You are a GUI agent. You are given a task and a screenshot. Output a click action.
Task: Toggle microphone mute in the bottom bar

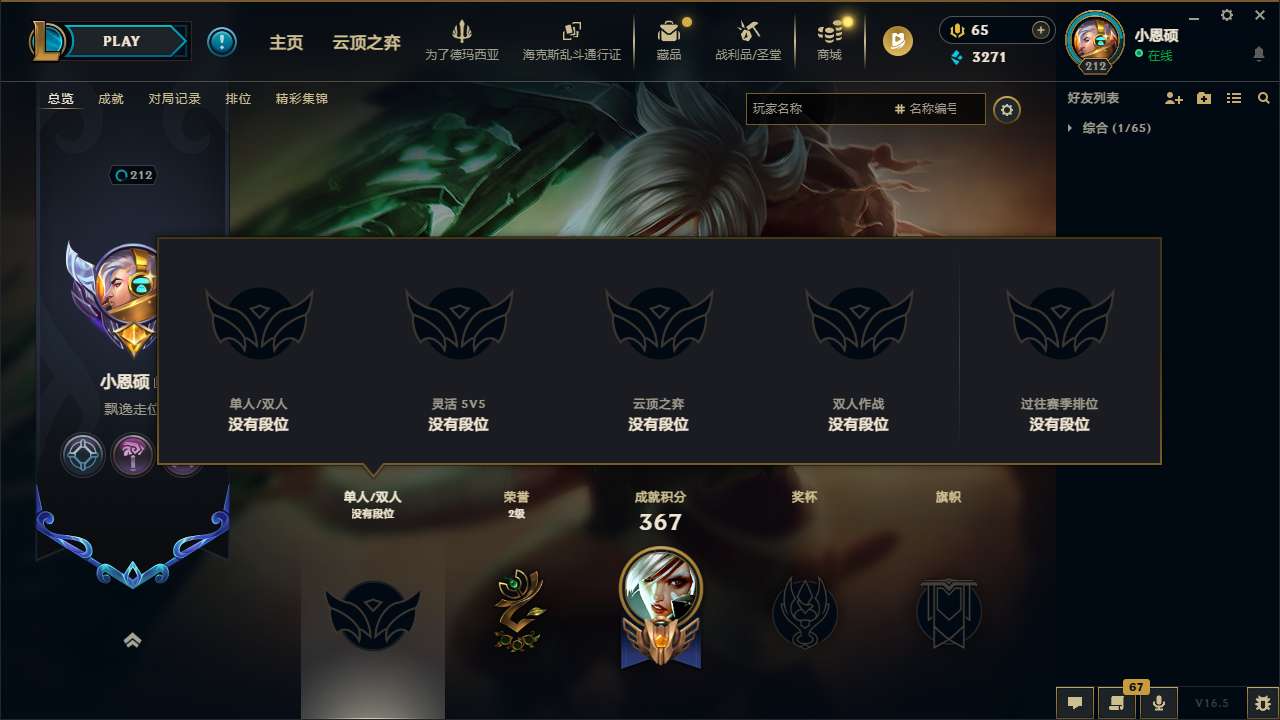coord(1159,704)
